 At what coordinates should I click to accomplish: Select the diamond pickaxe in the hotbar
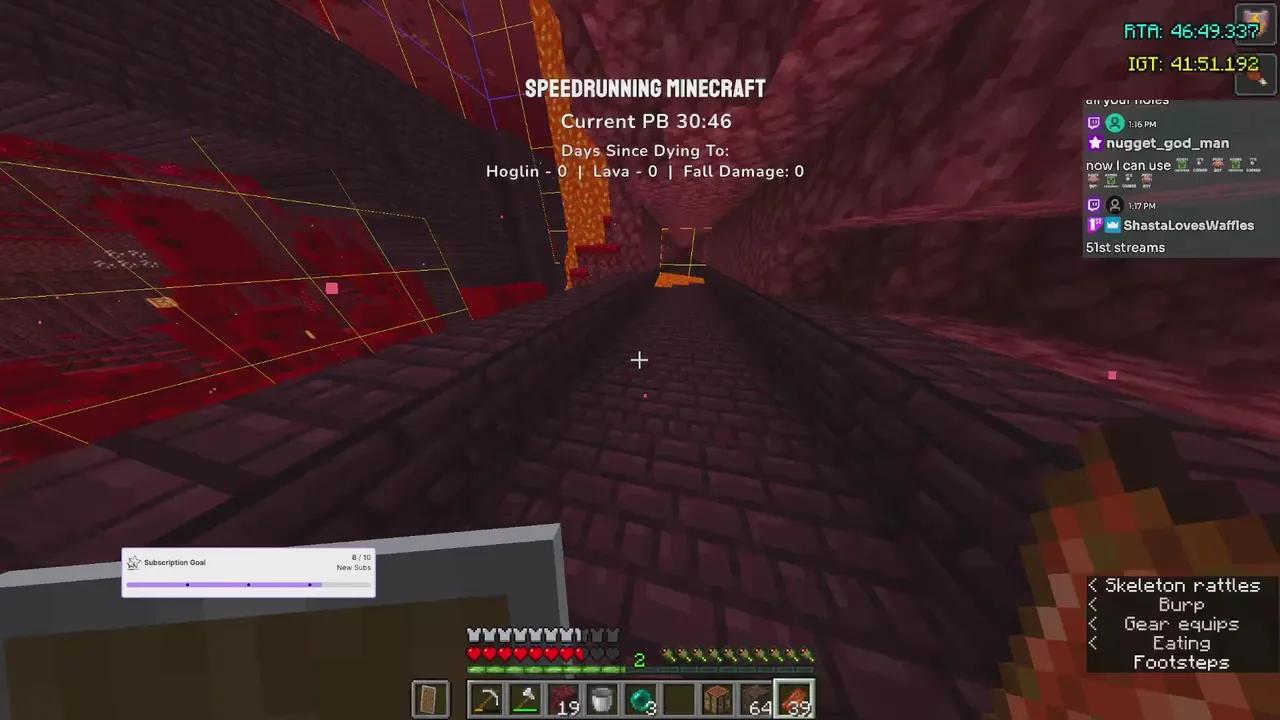tap(487, 698)
